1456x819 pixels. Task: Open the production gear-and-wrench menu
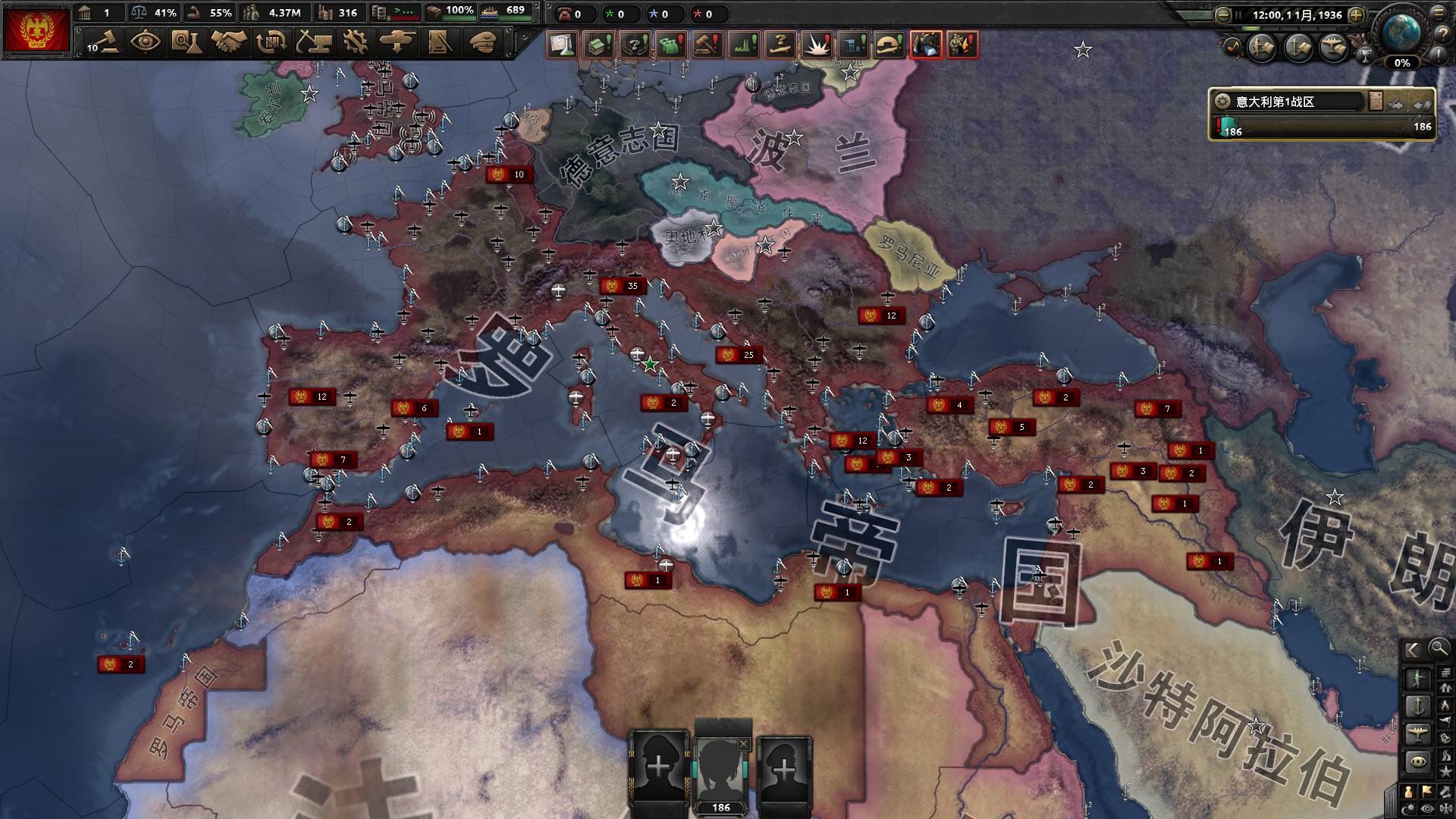[355, 42]
